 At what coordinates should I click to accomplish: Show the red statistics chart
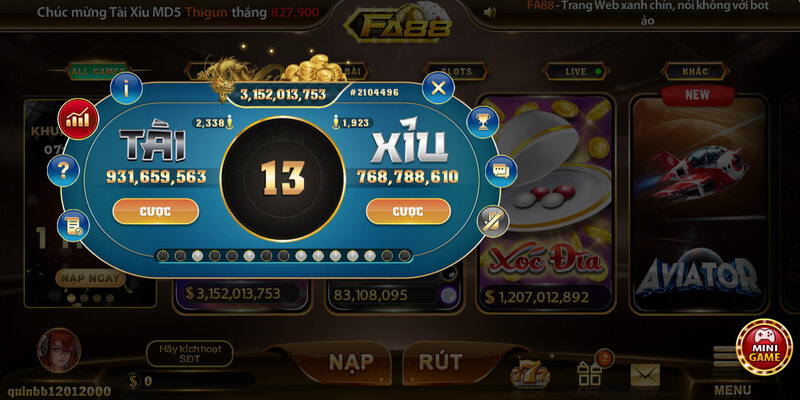click(x=76, y=119)
